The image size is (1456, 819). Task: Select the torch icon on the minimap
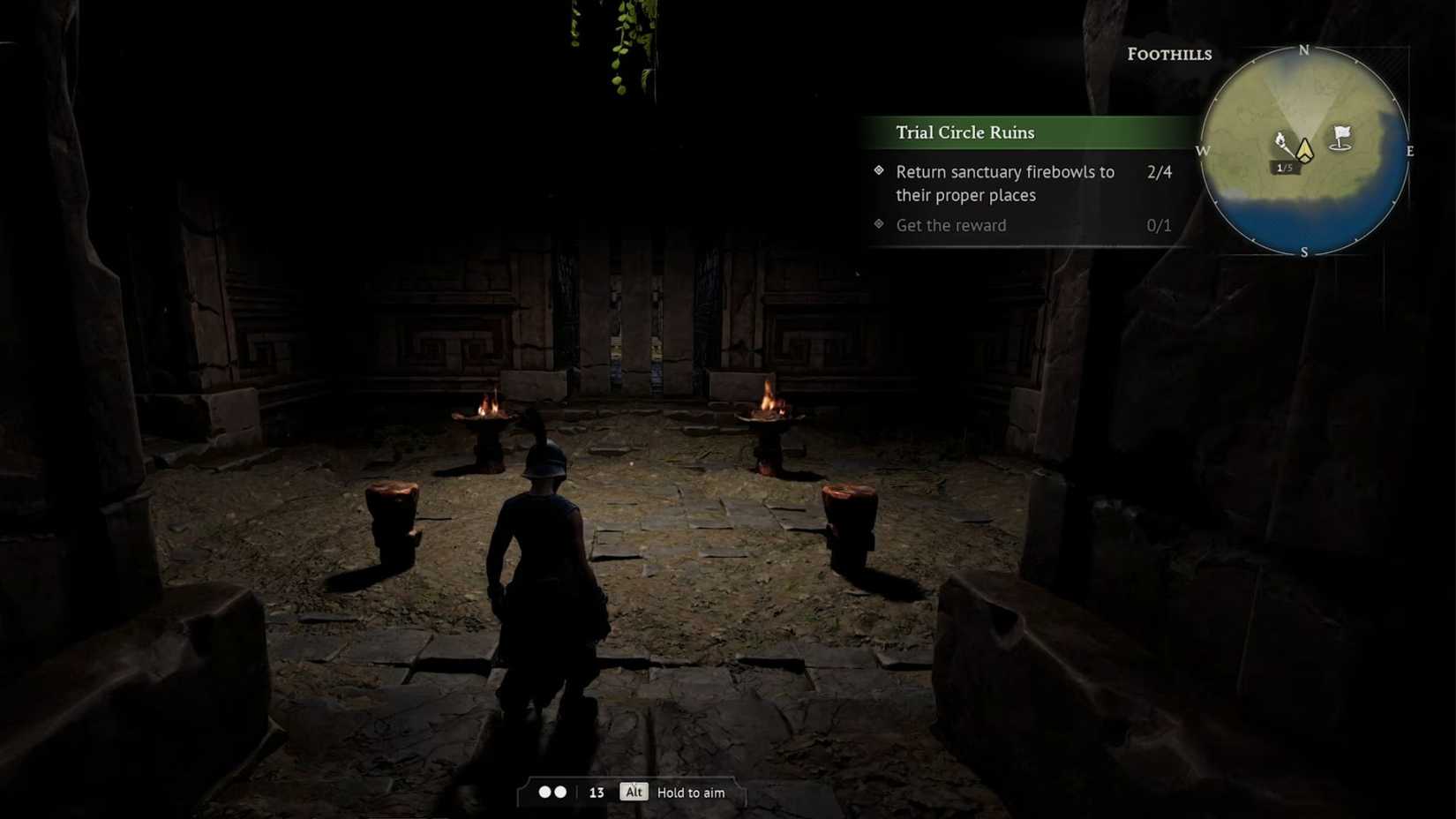(x=1281, y=141)
